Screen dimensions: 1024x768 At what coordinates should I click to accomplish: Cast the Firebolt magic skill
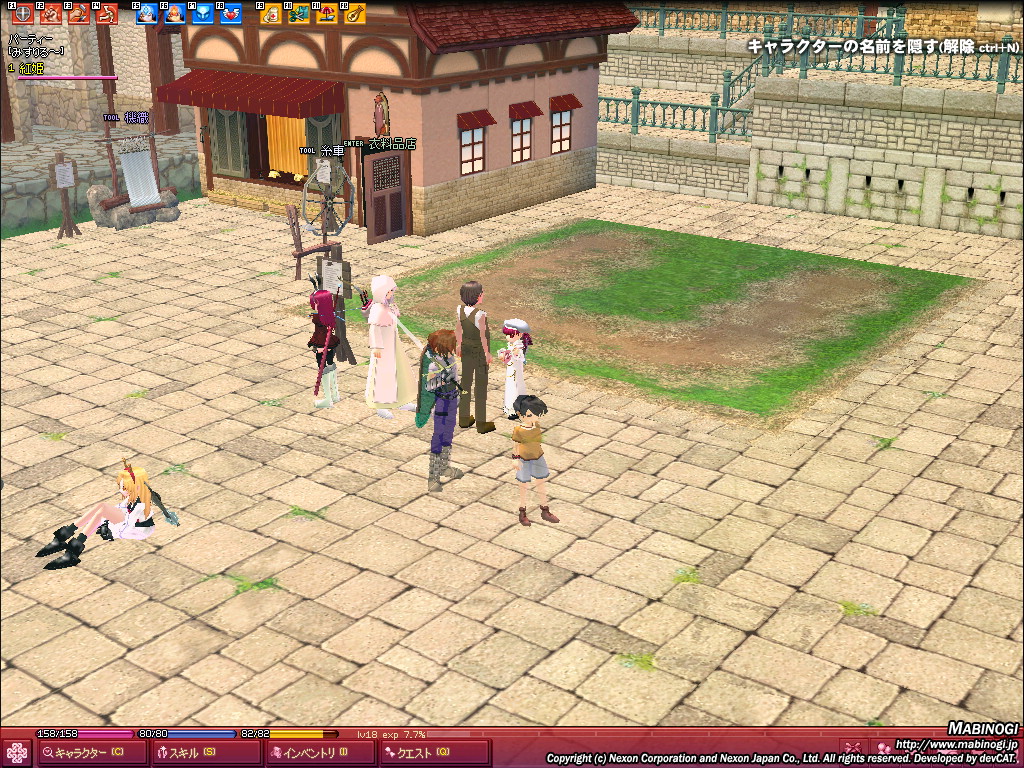coord(175,14)
